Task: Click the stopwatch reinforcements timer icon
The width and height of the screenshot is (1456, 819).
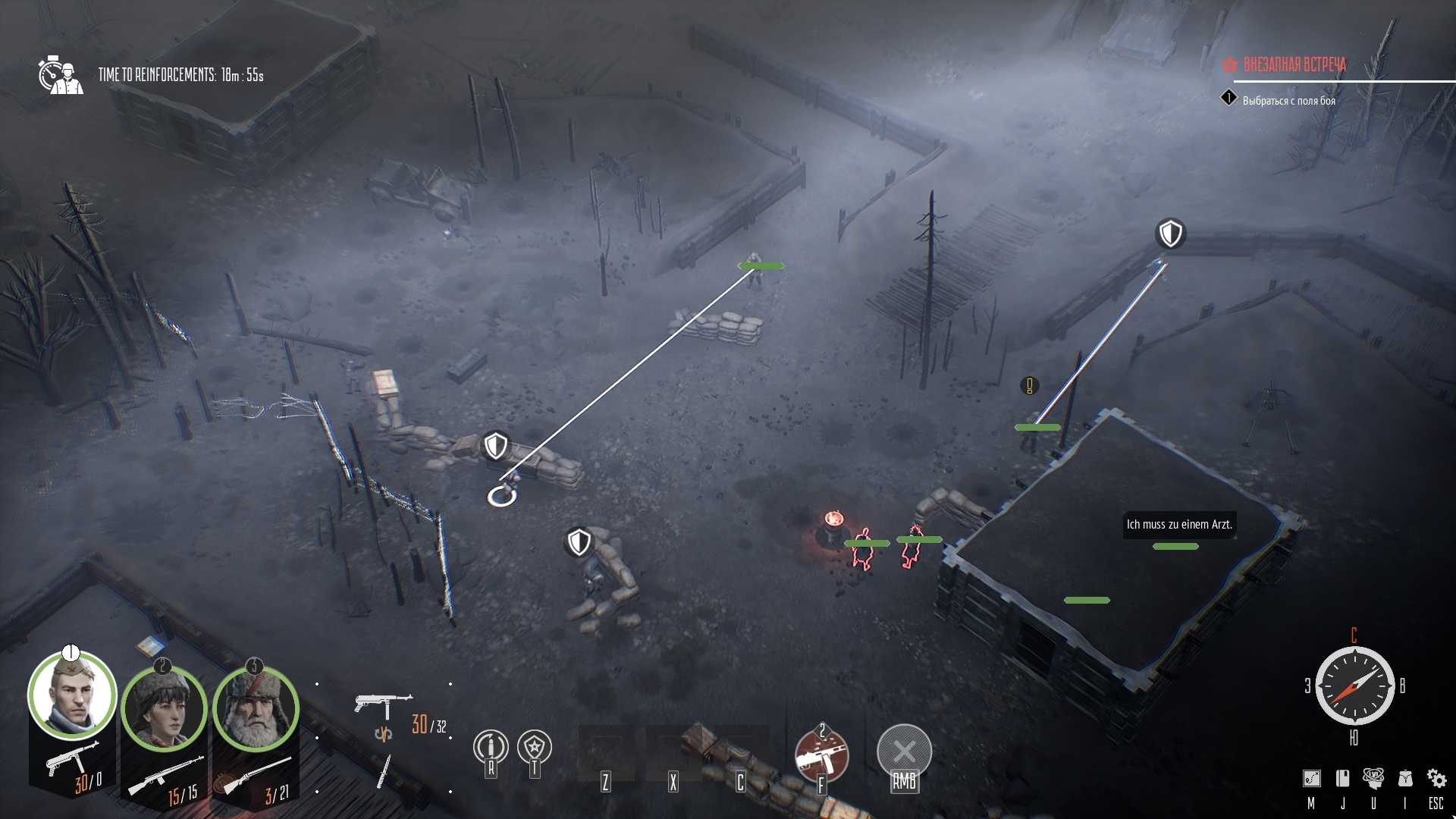Action: [58, 73]
